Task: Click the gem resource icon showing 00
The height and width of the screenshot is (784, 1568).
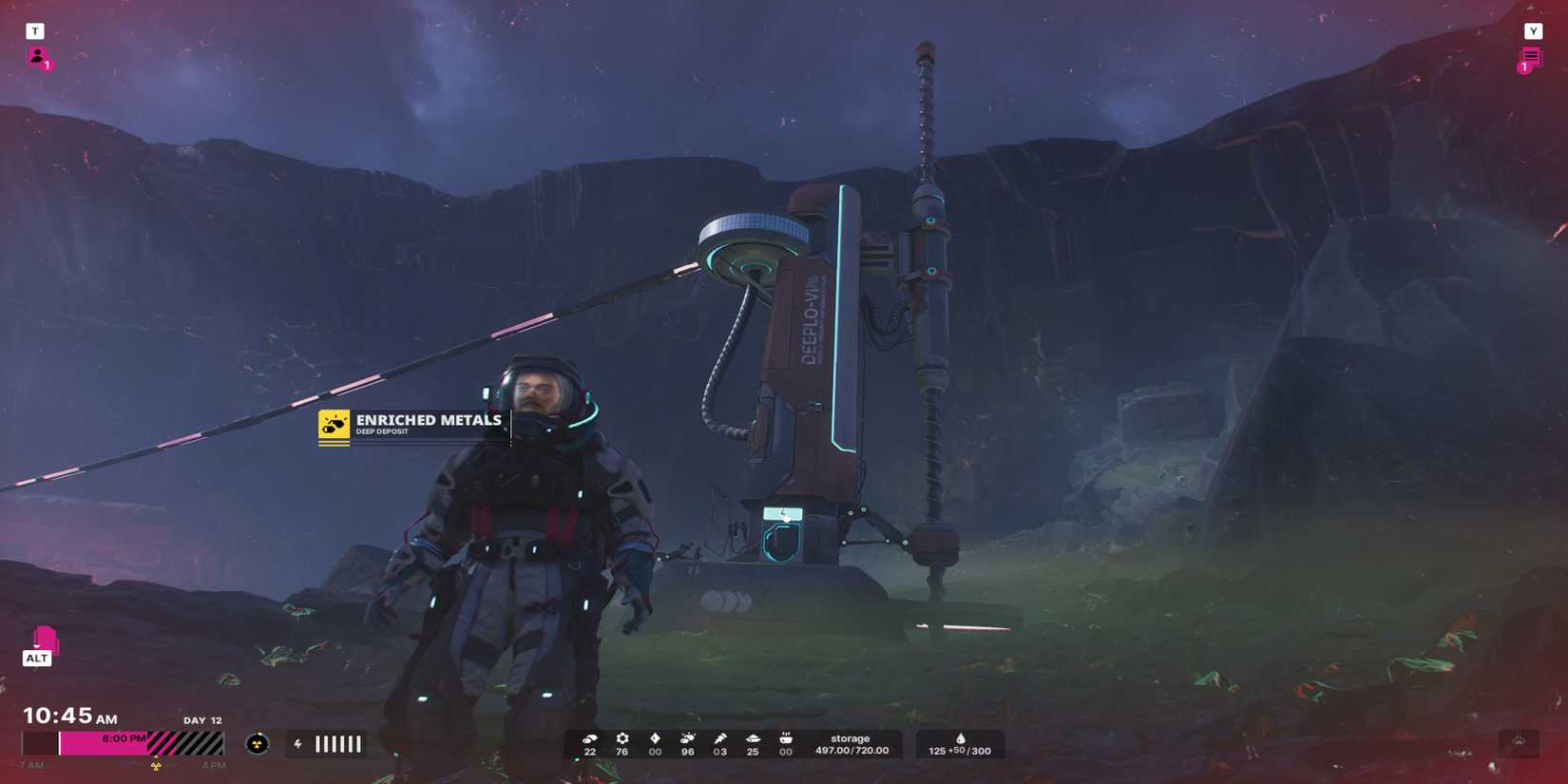Action: pyautogui.click(x=654, y=739)
